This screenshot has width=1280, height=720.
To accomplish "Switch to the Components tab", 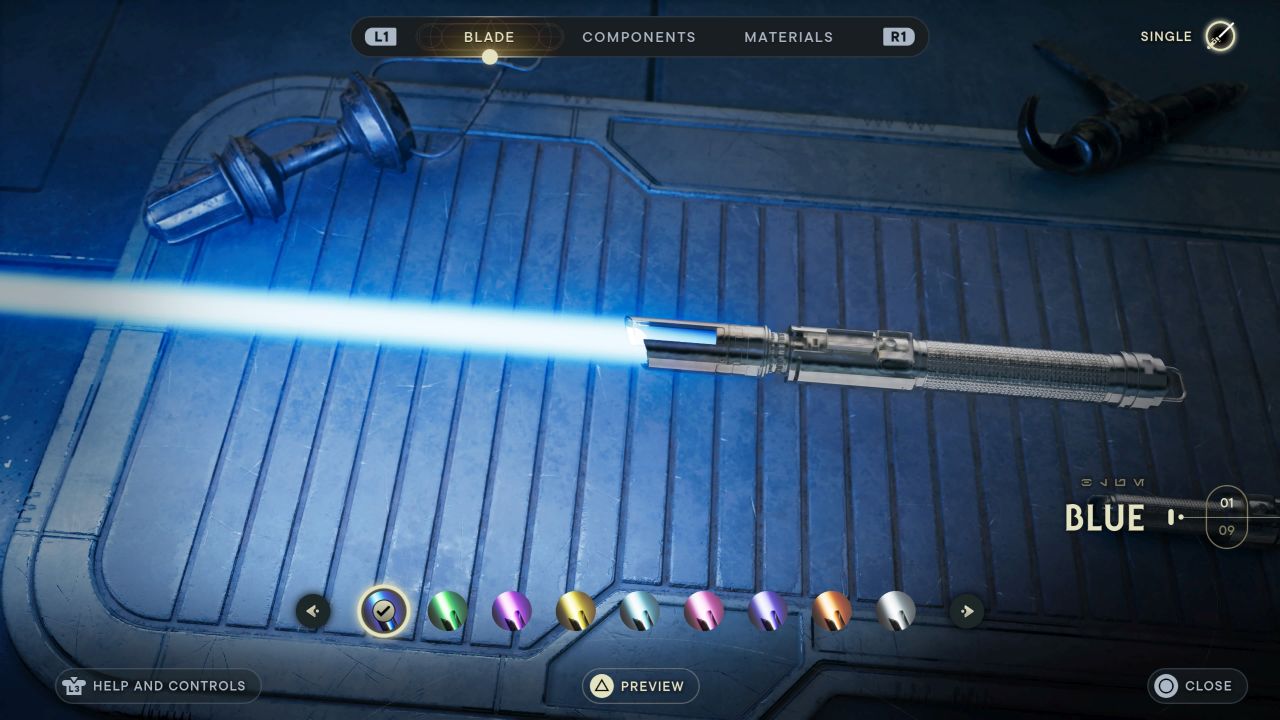I will (638, 37).
